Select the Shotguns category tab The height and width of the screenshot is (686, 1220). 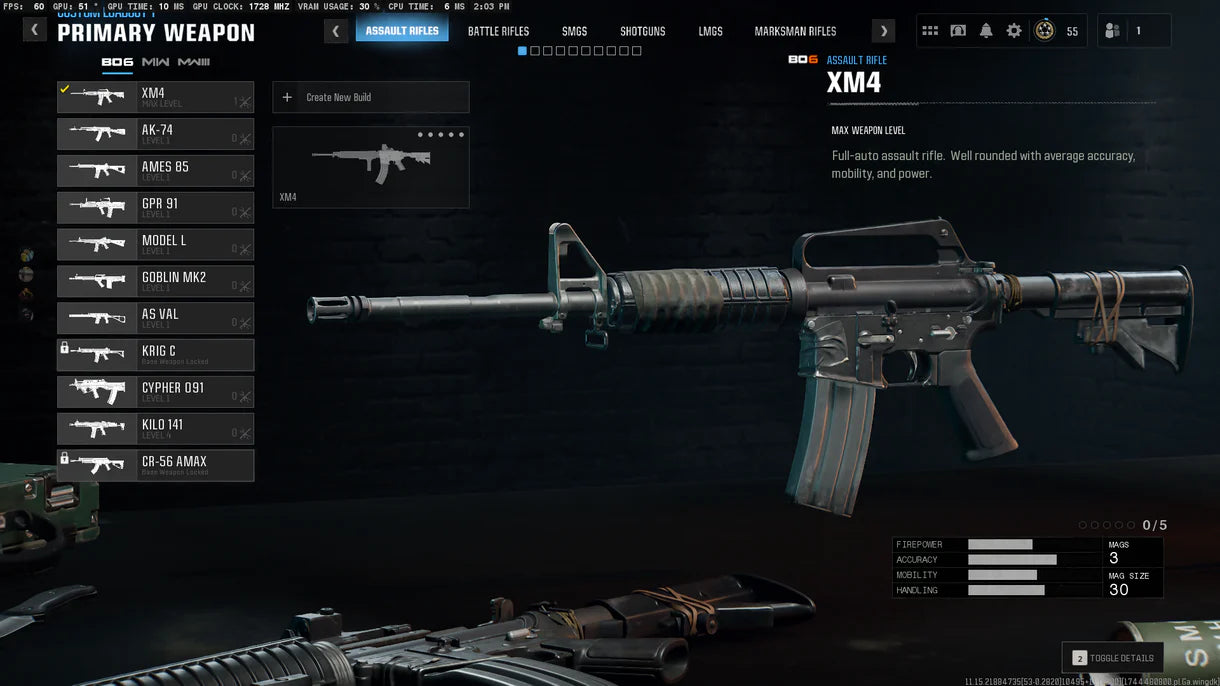click(x=641, y=31)
